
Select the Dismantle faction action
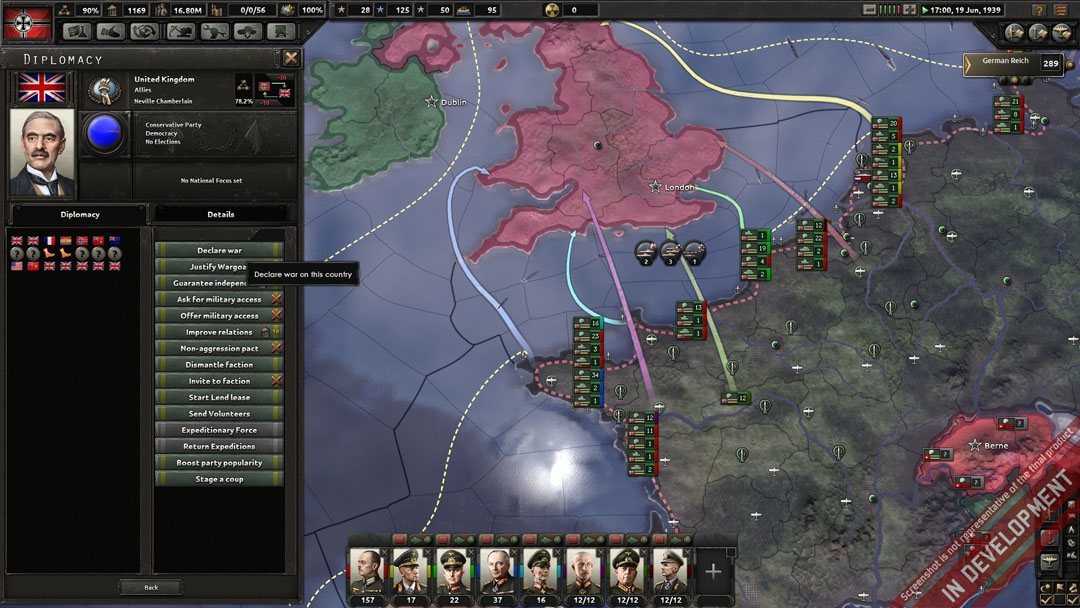(x=219, y=365)
